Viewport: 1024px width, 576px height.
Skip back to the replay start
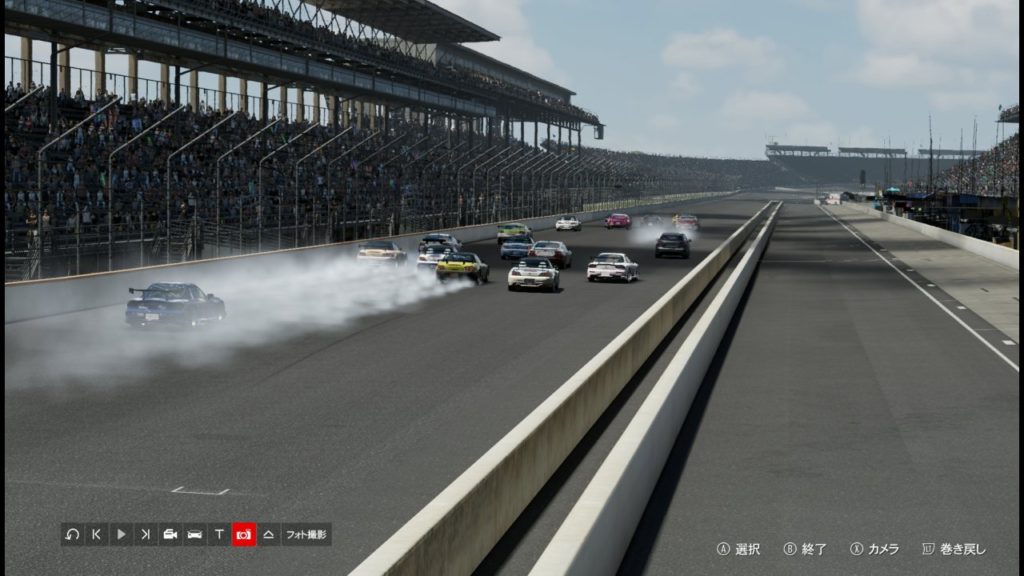[x=97, y=534]
